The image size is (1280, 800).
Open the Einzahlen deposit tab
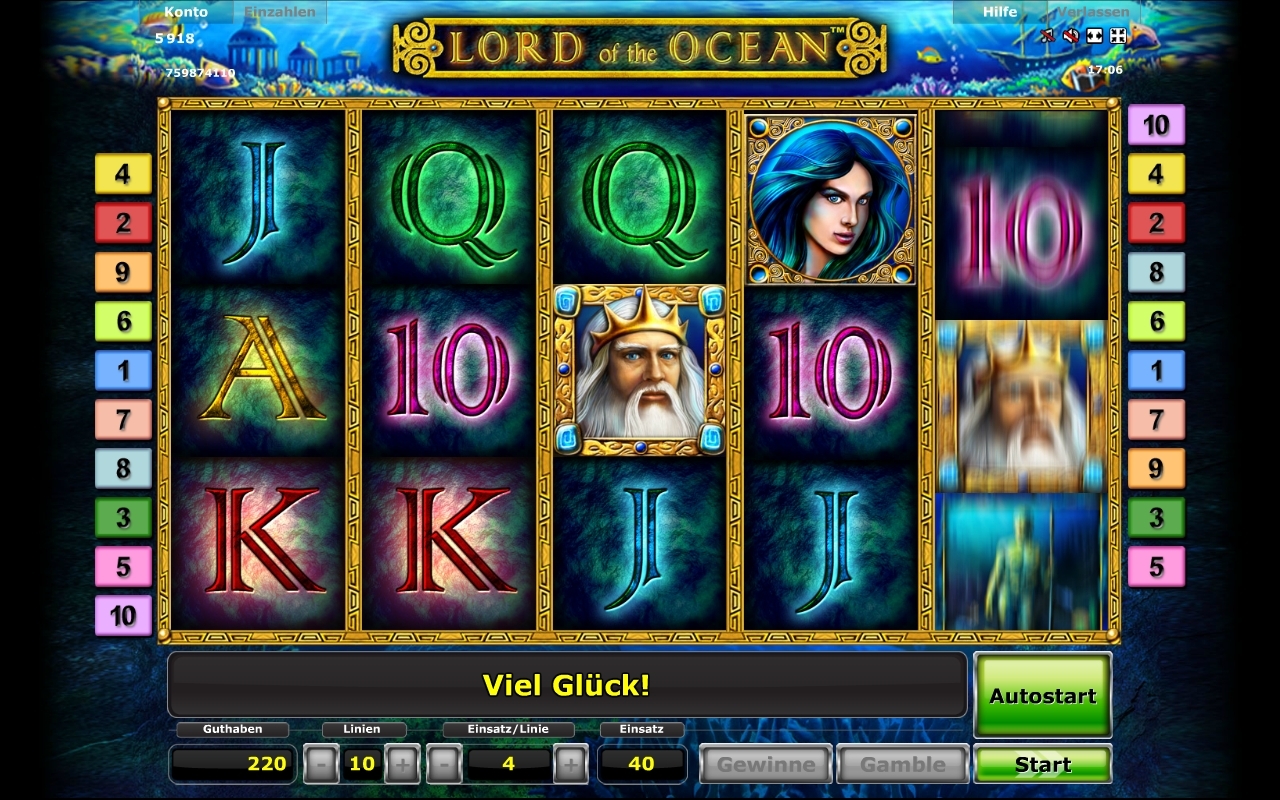coord(280,12)
